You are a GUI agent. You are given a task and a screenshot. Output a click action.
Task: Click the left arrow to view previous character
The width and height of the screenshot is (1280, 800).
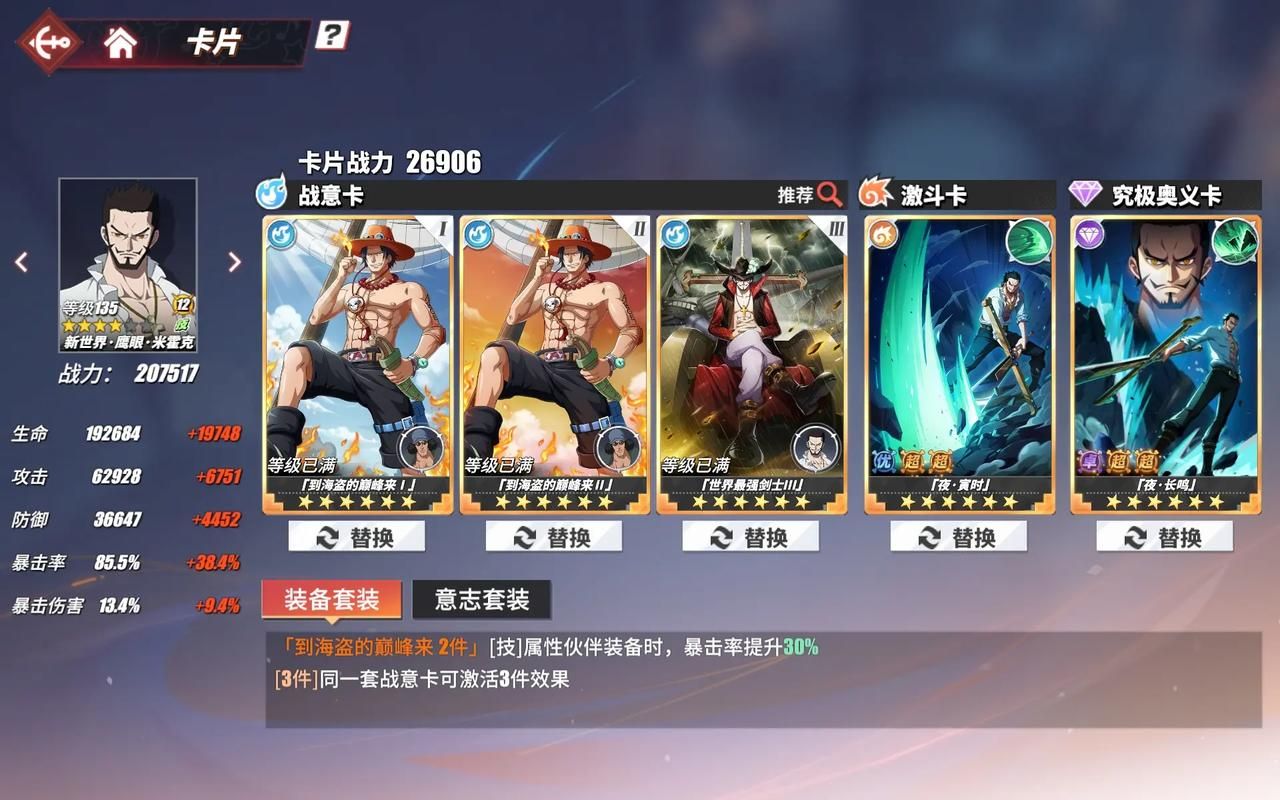tap(21, 262)
